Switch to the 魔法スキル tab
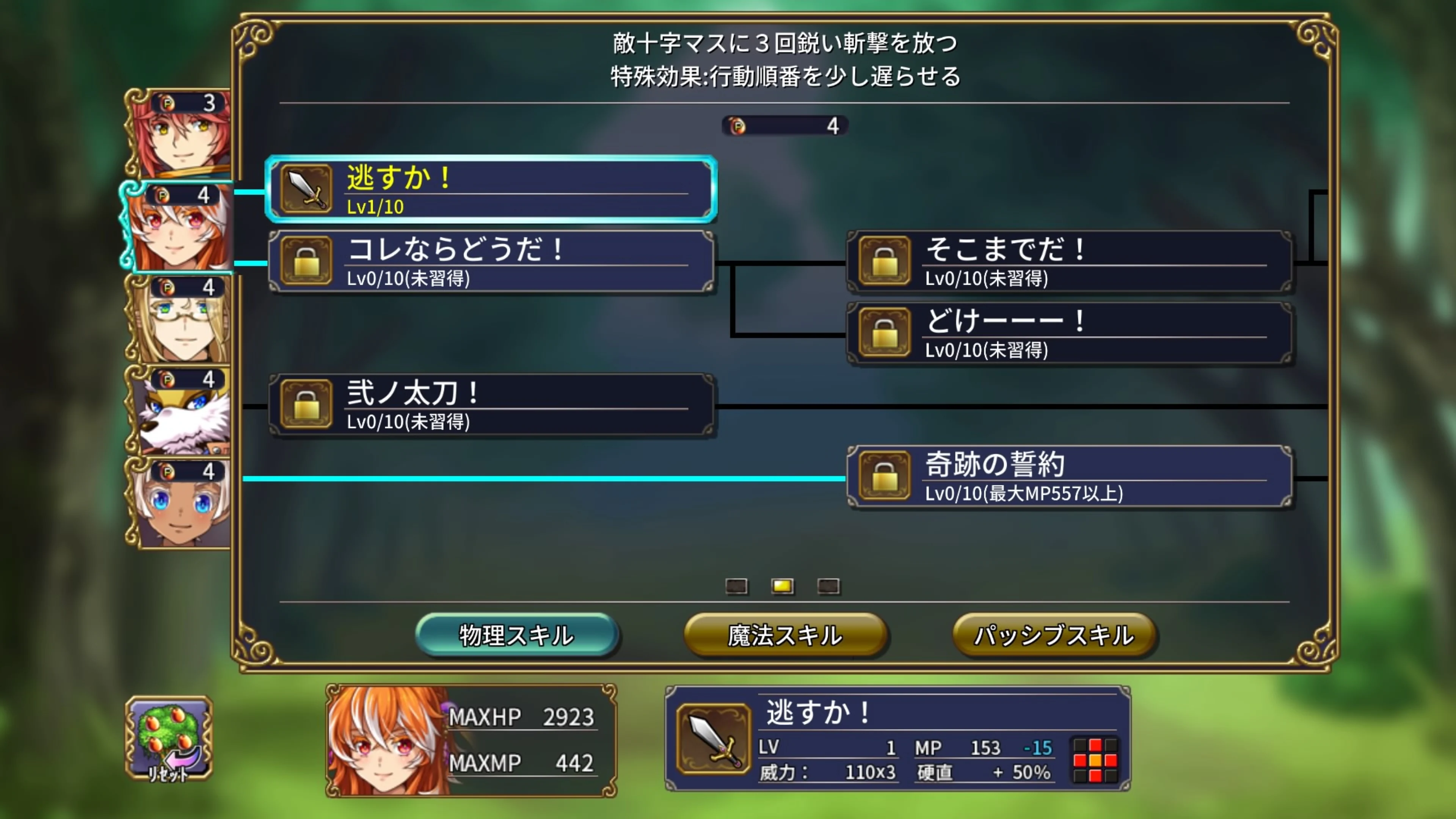Viewport: 1456px width, 819px height. 786,635
